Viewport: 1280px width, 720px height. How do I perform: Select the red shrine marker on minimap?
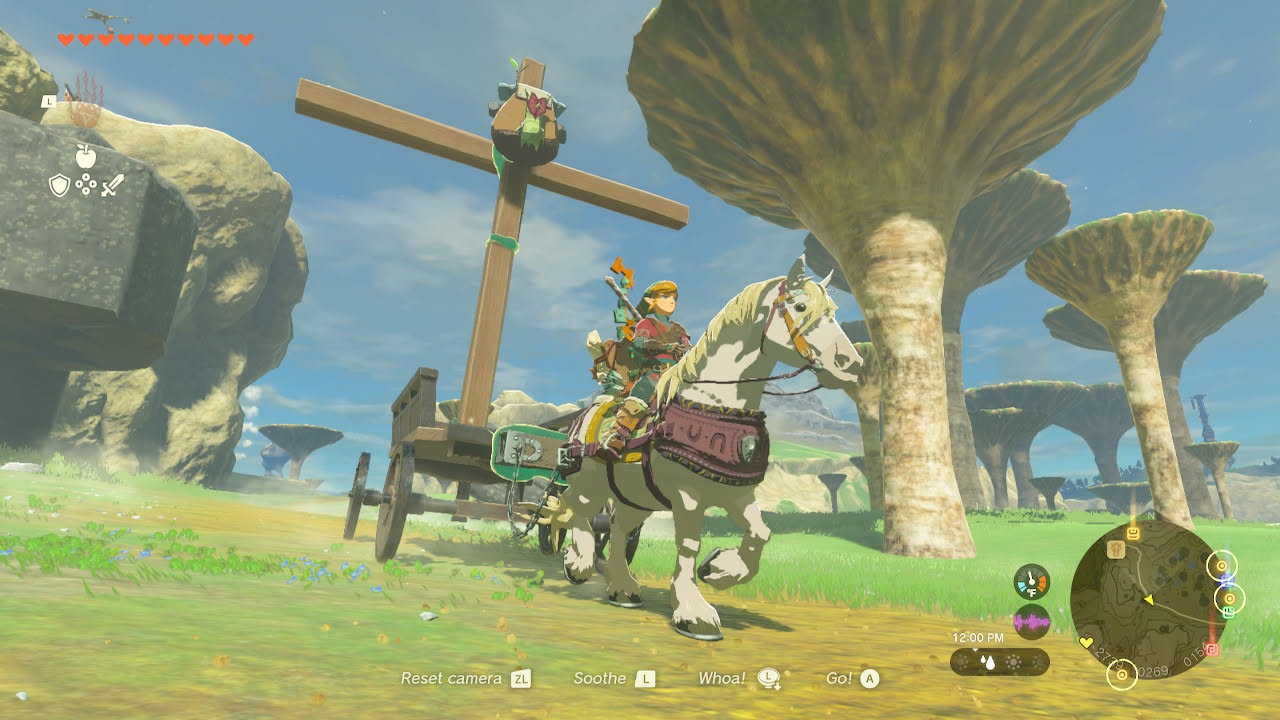click(x=1211, y=649)
